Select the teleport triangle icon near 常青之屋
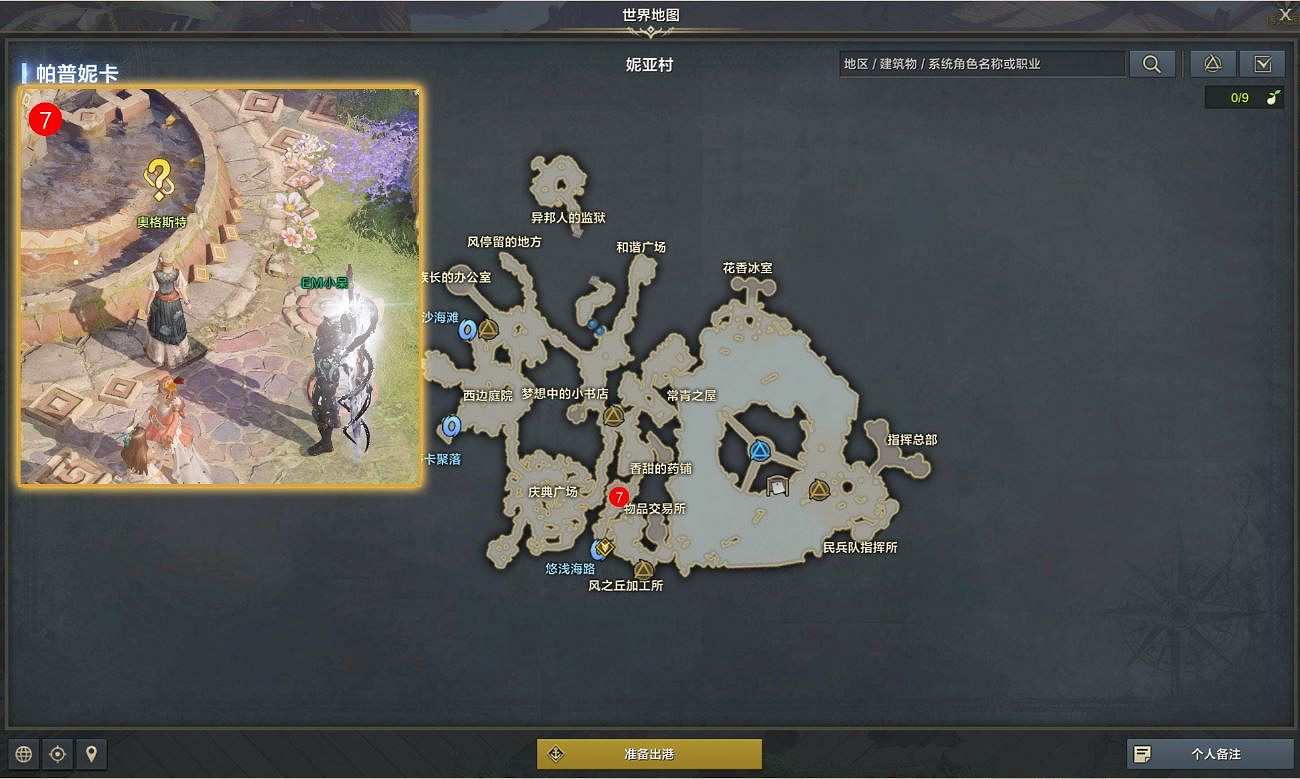The height and width of the screenshot is (779, 1300). pos(616,417)
